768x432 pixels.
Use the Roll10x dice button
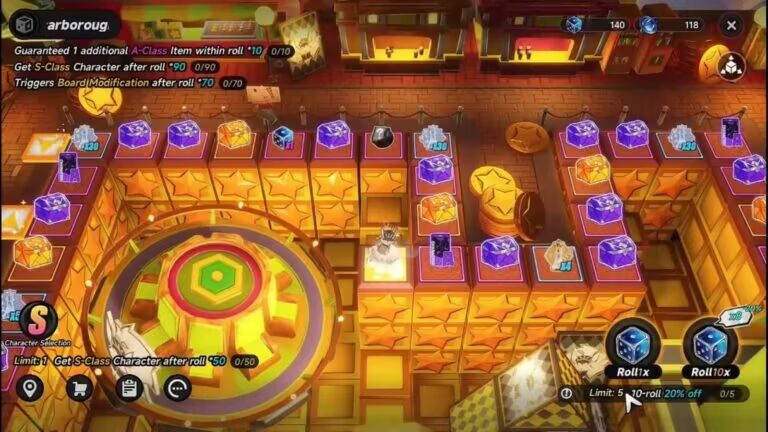point(711,349)
